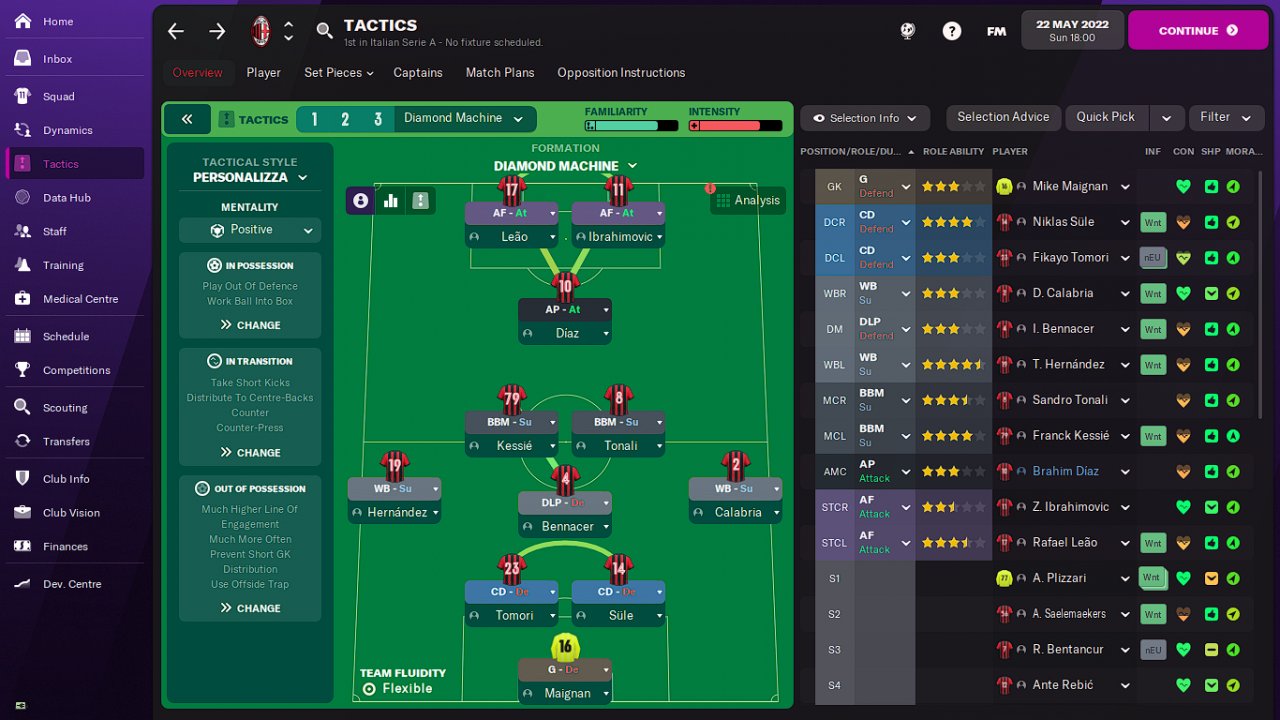
Task: Open the Positive mentality dropdown
Action: [x=250, y=230]
